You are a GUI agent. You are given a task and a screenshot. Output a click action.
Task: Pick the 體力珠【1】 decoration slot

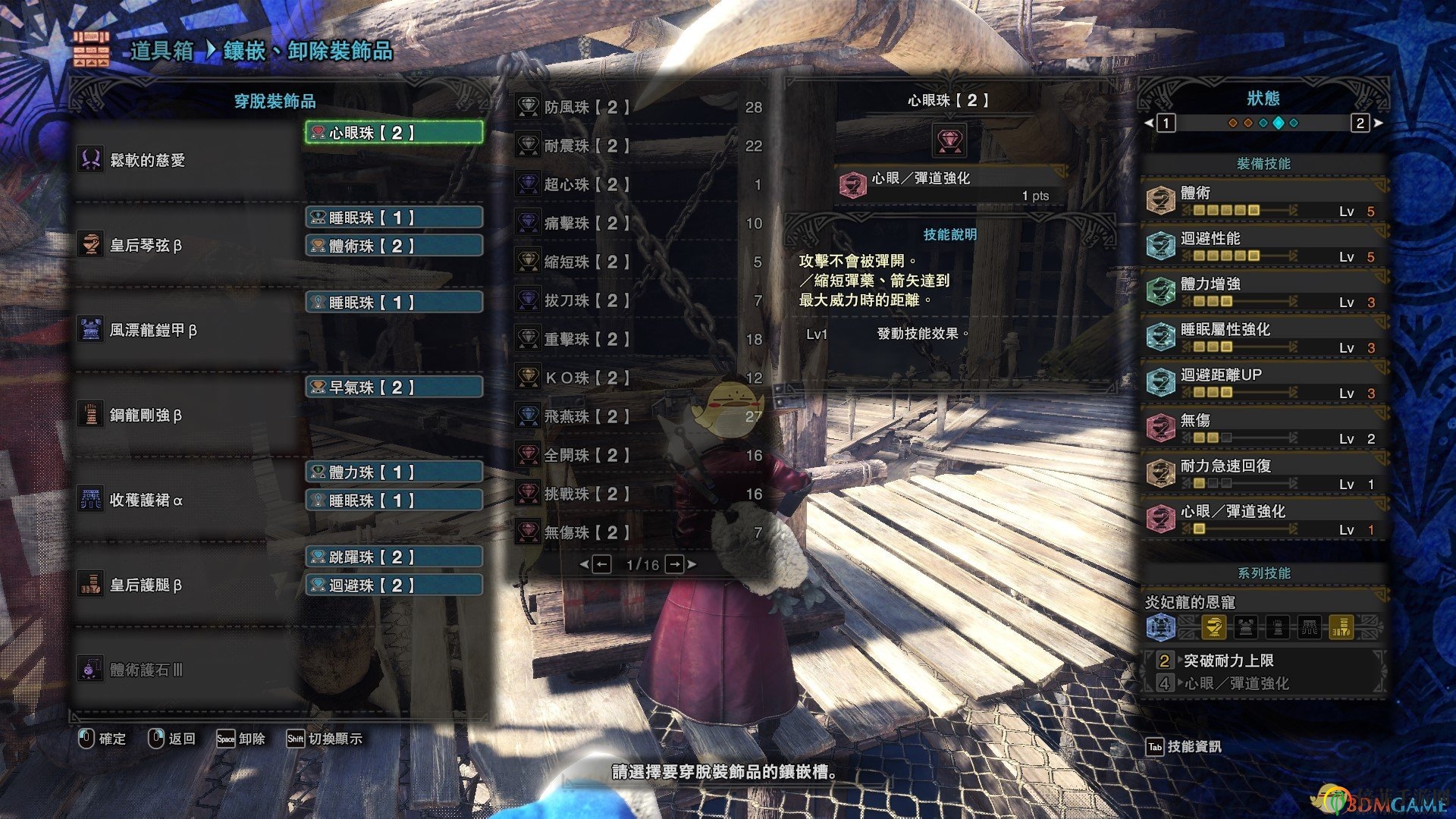coord(394,472)
